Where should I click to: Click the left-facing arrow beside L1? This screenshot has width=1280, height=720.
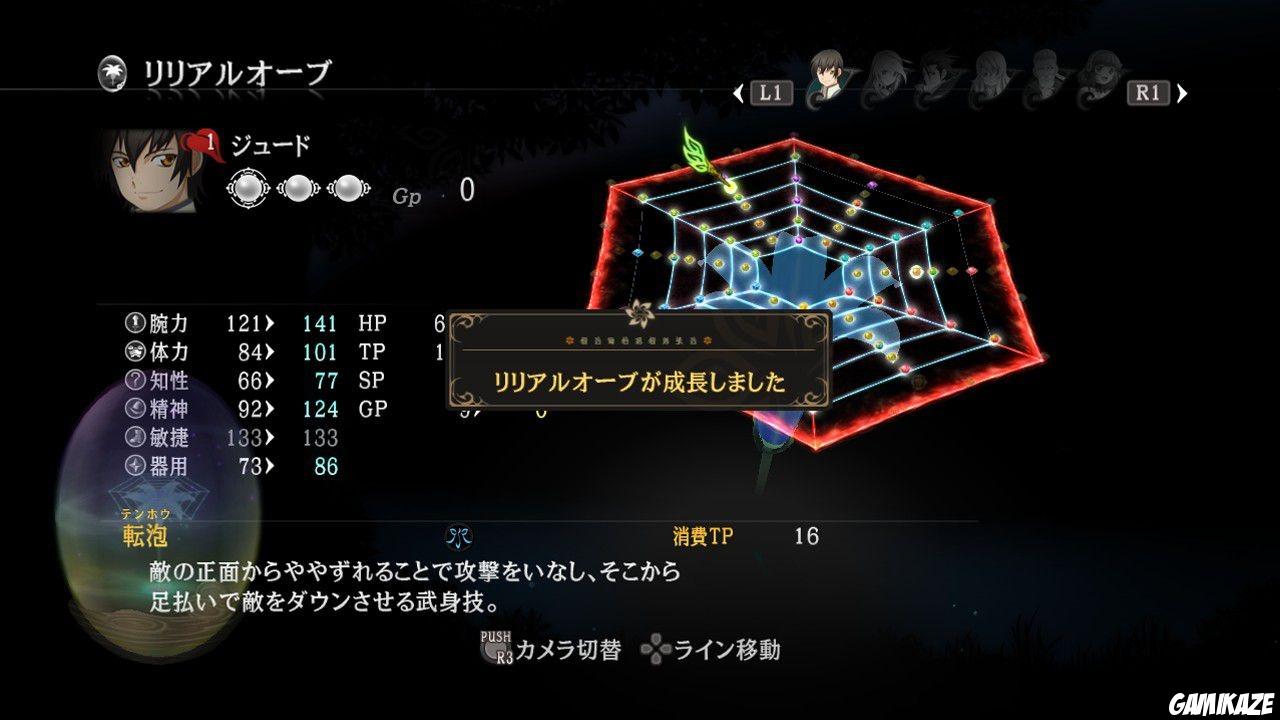click(x=737, y=93)
